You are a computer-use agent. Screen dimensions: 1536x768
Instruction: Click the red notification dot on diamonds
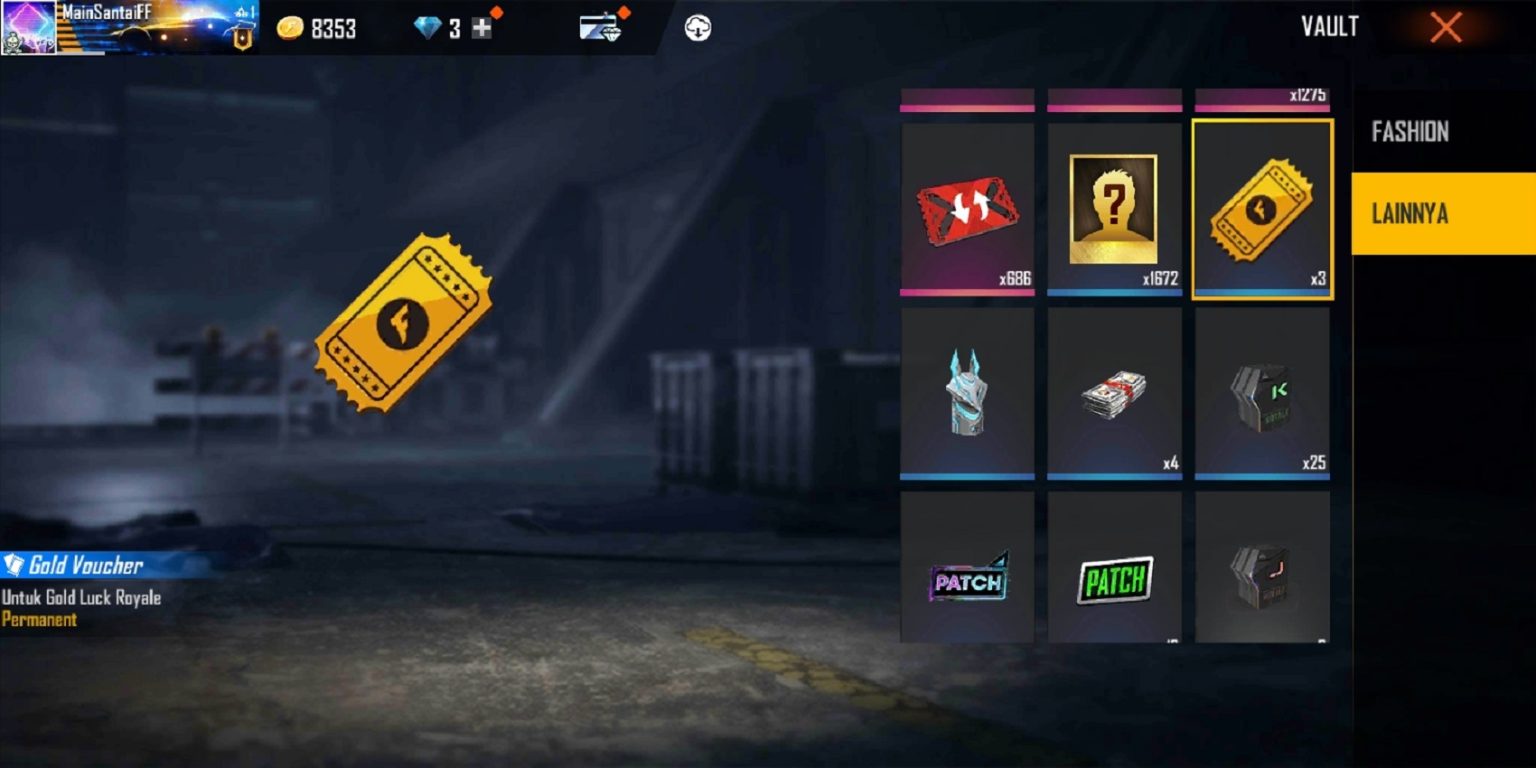point(494,13)
